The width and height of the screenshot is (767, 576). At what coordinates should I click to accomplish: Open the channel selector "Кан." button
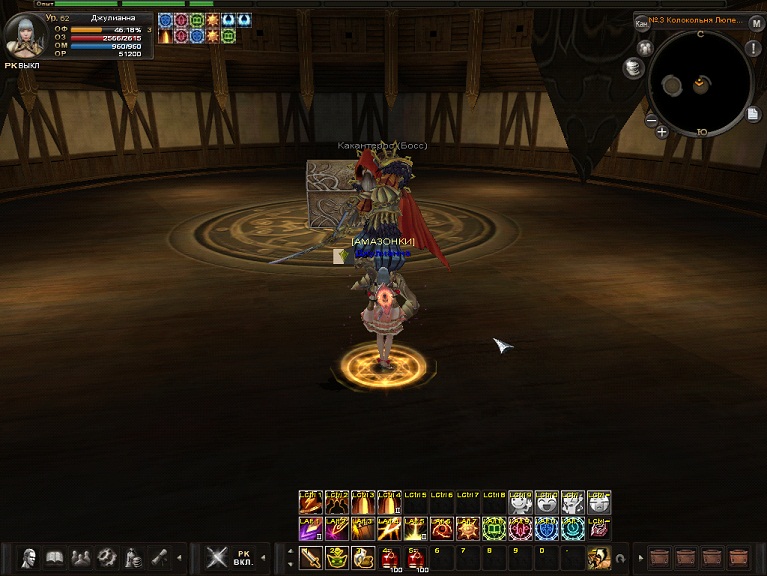click(642, 23)
